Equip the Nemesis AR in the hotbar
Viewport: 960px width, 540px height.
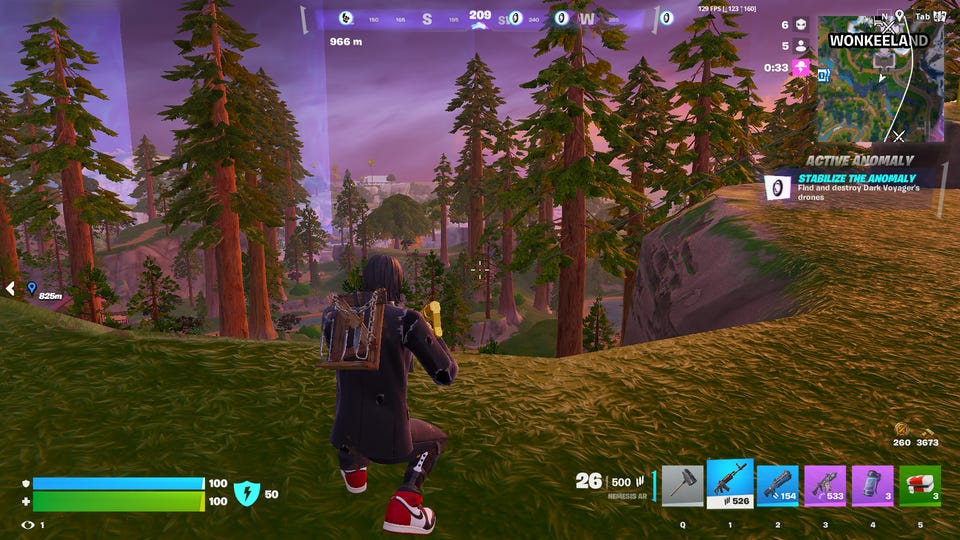pos(730,483)
